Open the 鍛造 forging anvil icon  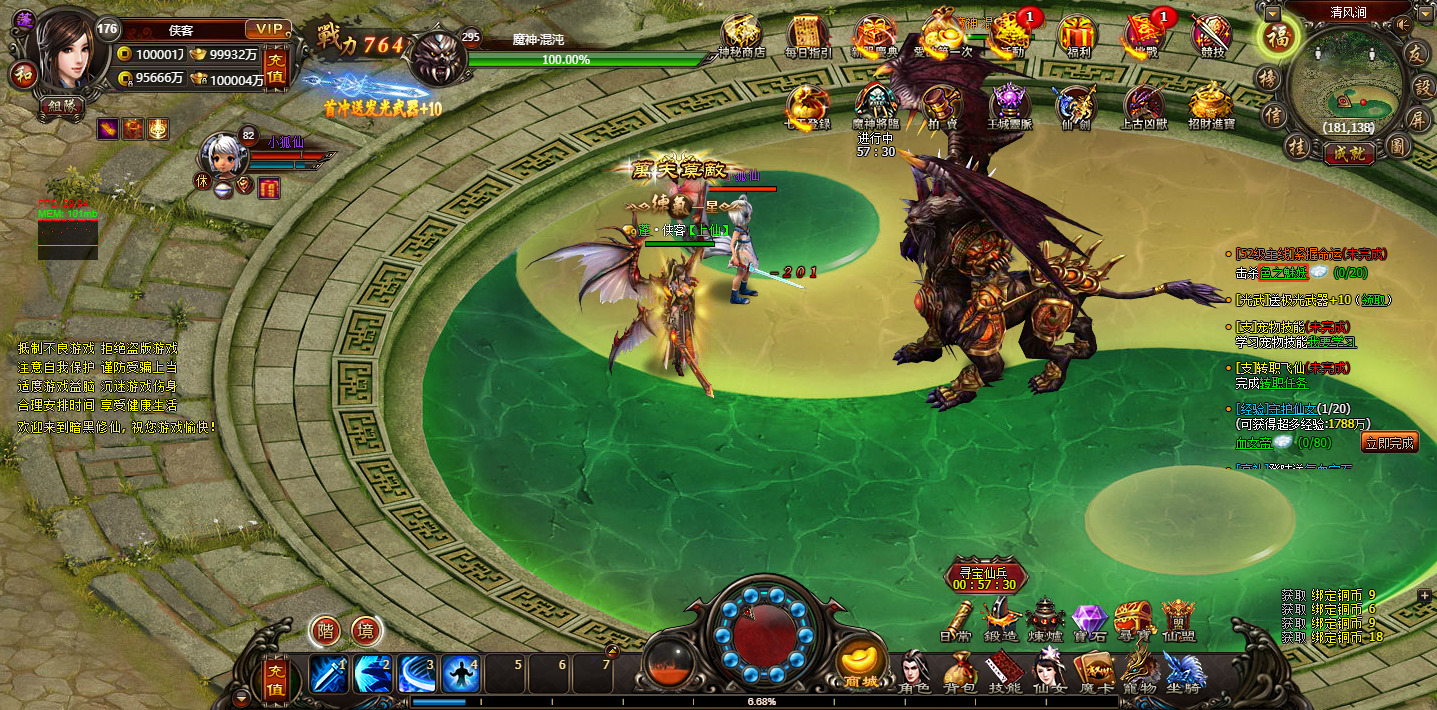(999, 620)
